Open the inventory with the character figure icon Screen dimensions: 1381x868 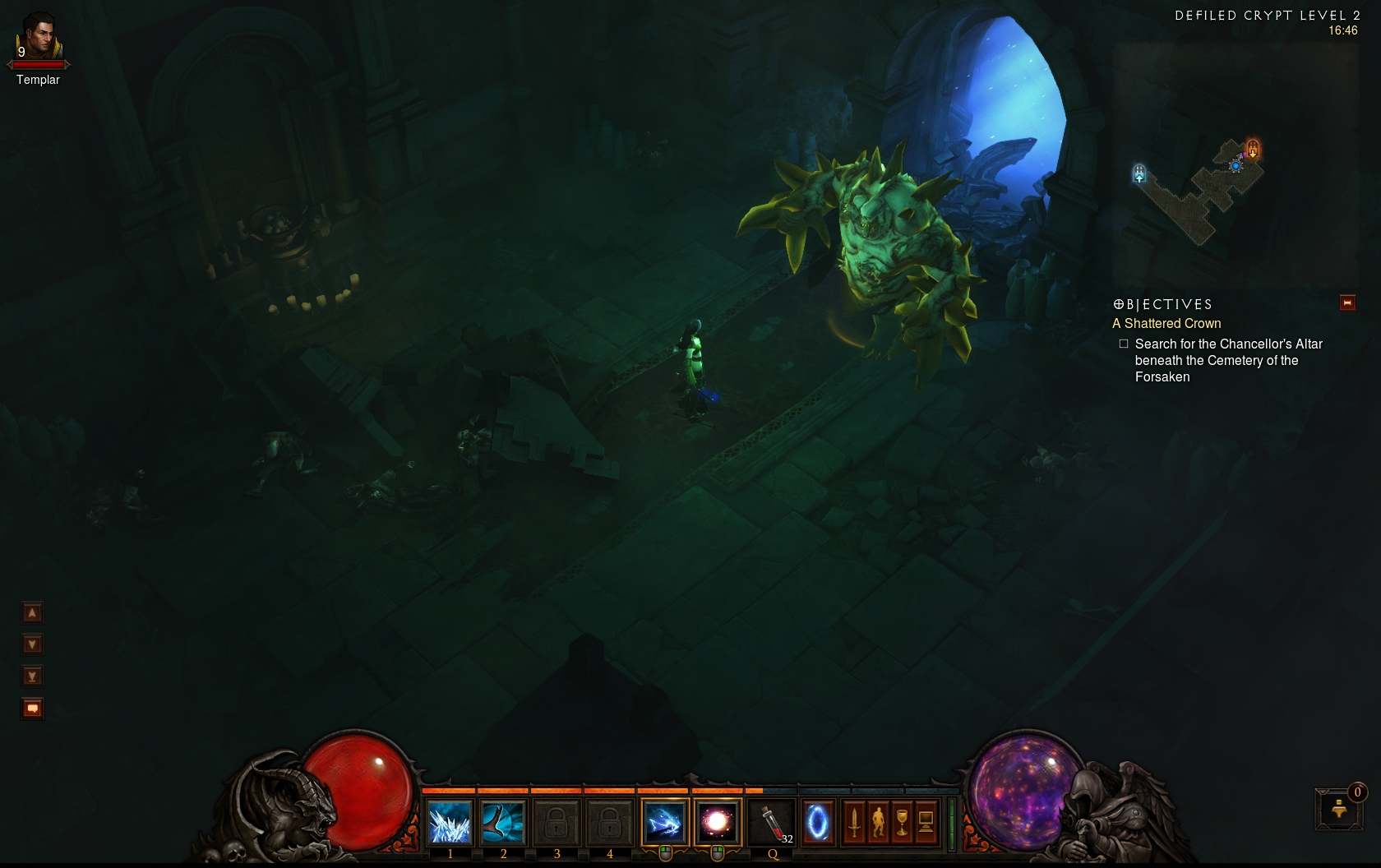[878, 822]
